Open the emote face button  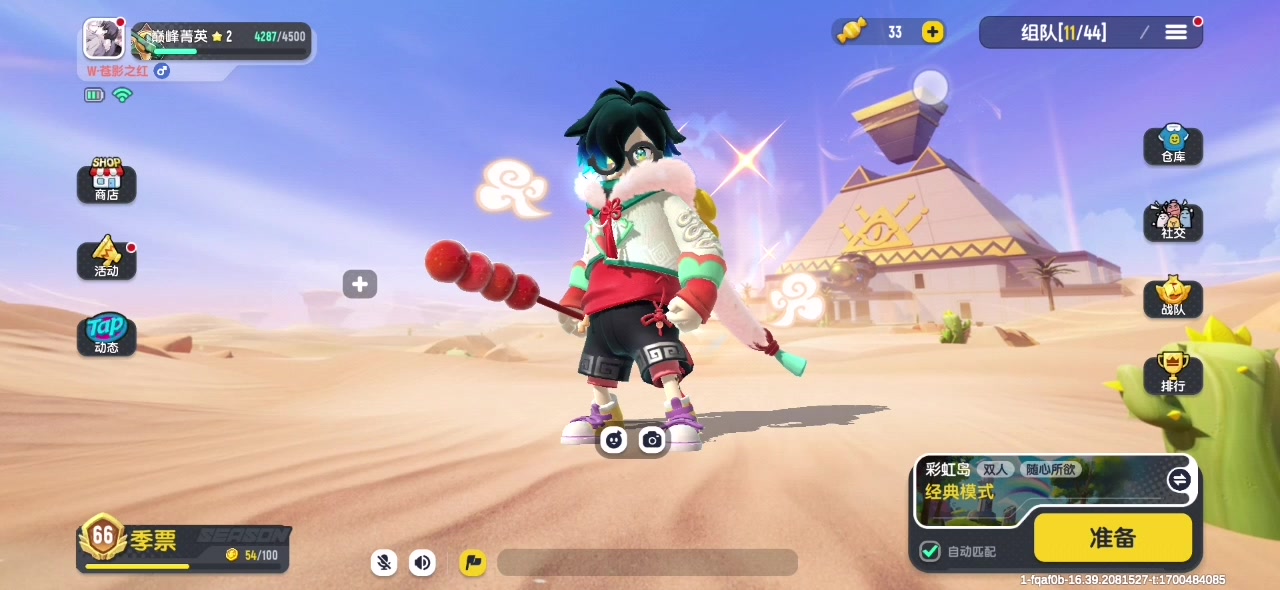point(613,439)
